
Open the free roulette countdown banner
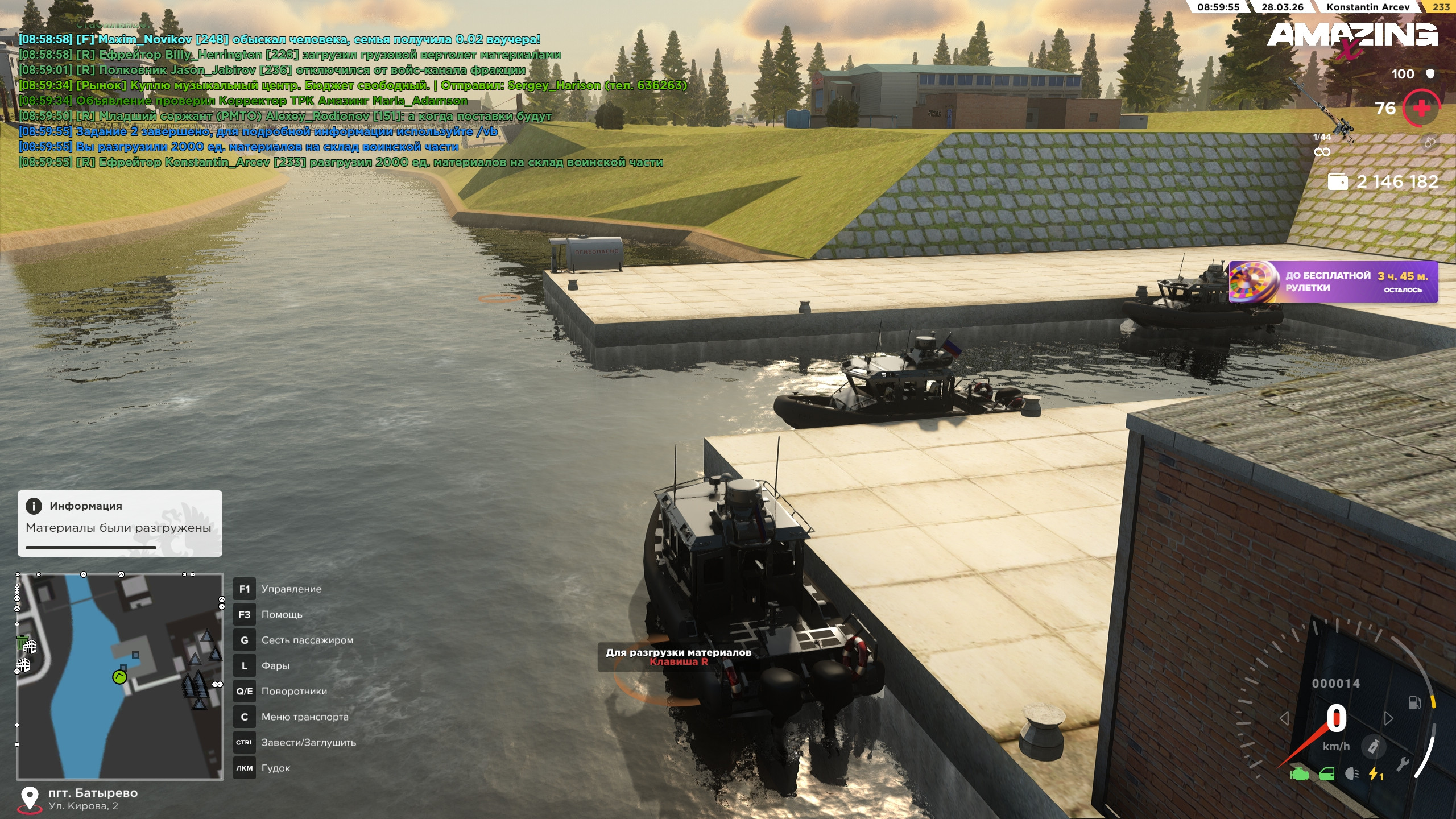click(x=1333, y=282)
